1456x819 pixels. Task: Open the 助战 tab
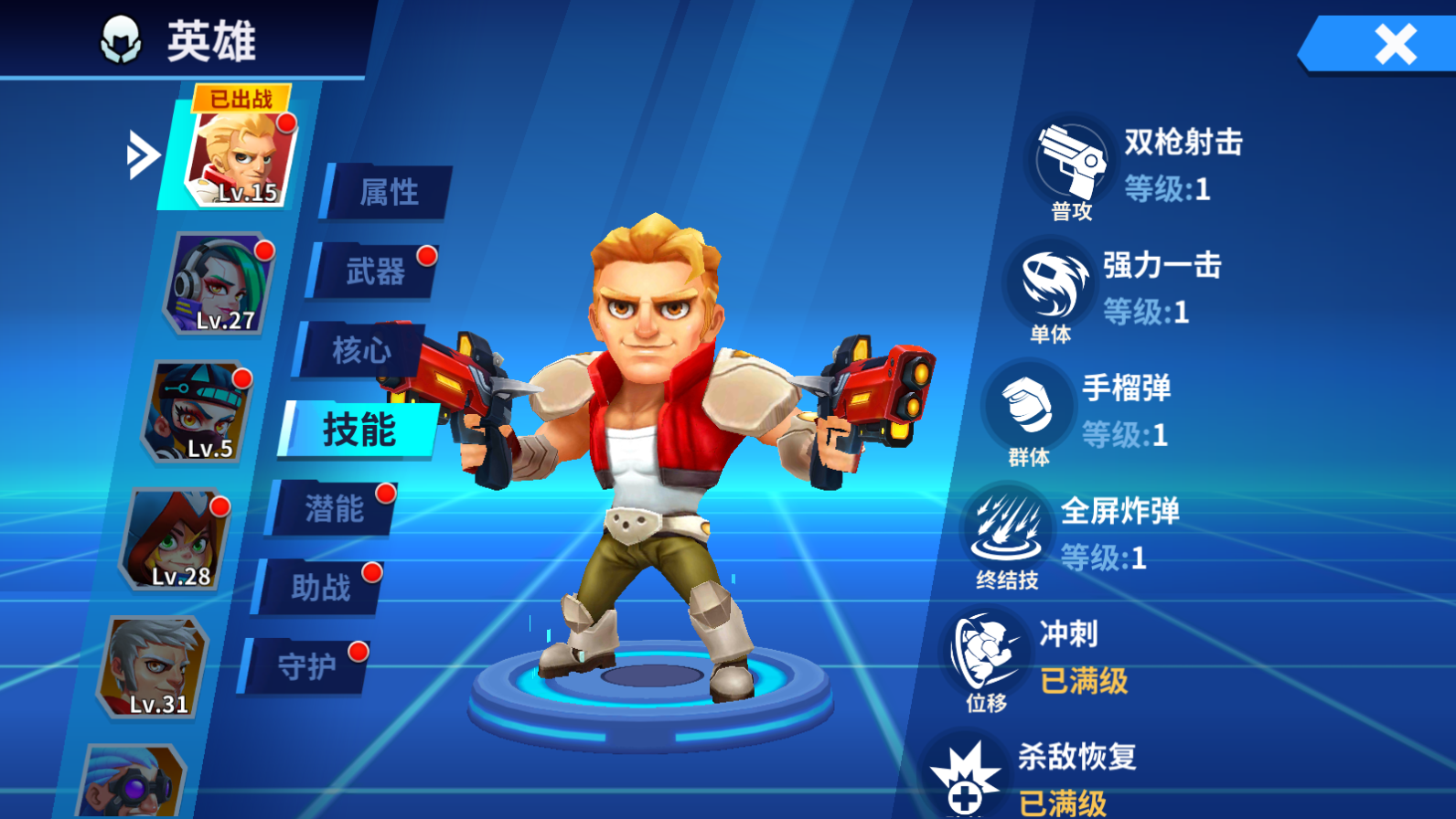320,588
